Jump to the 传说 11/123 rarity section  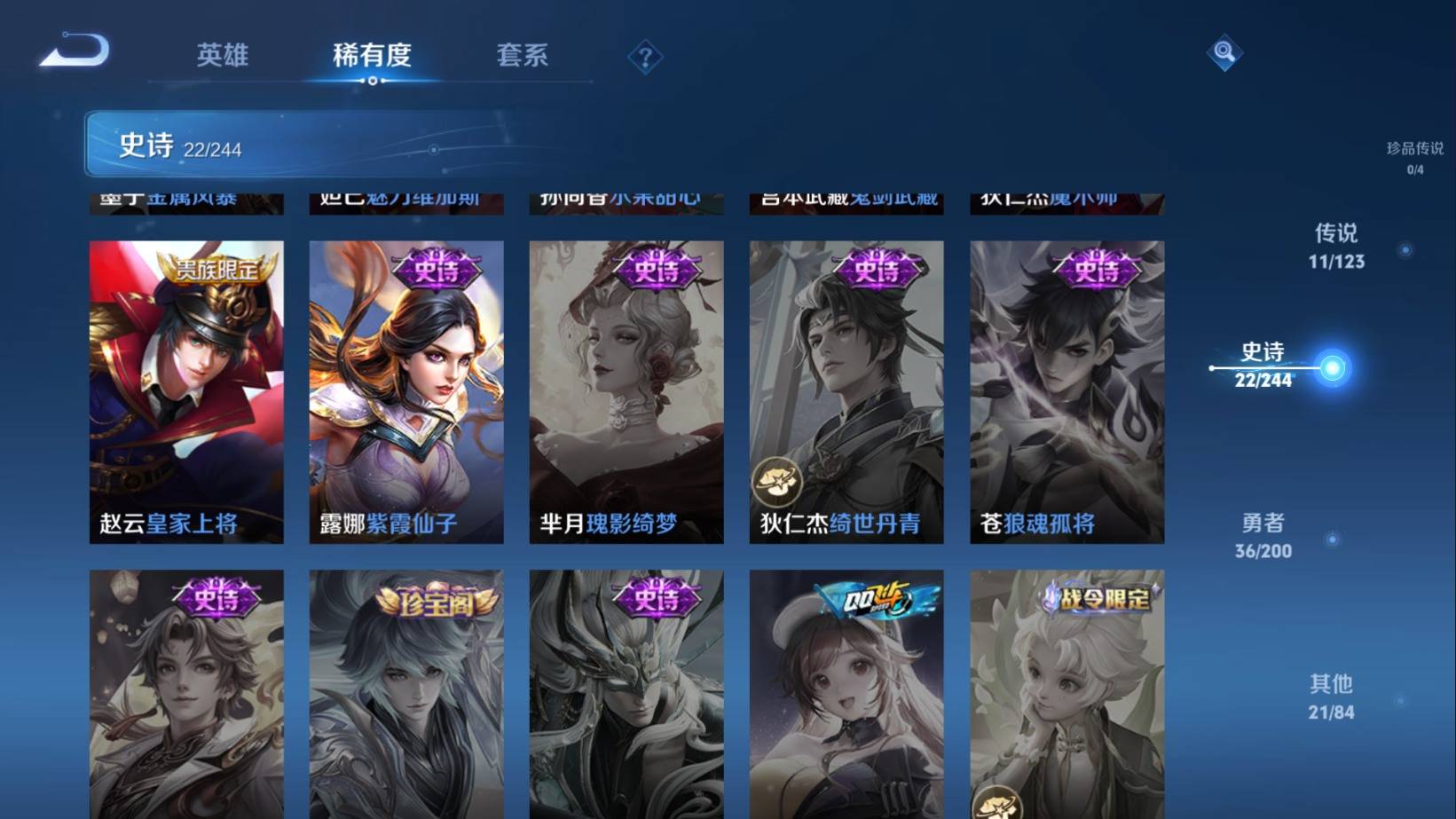(1336, 246)
